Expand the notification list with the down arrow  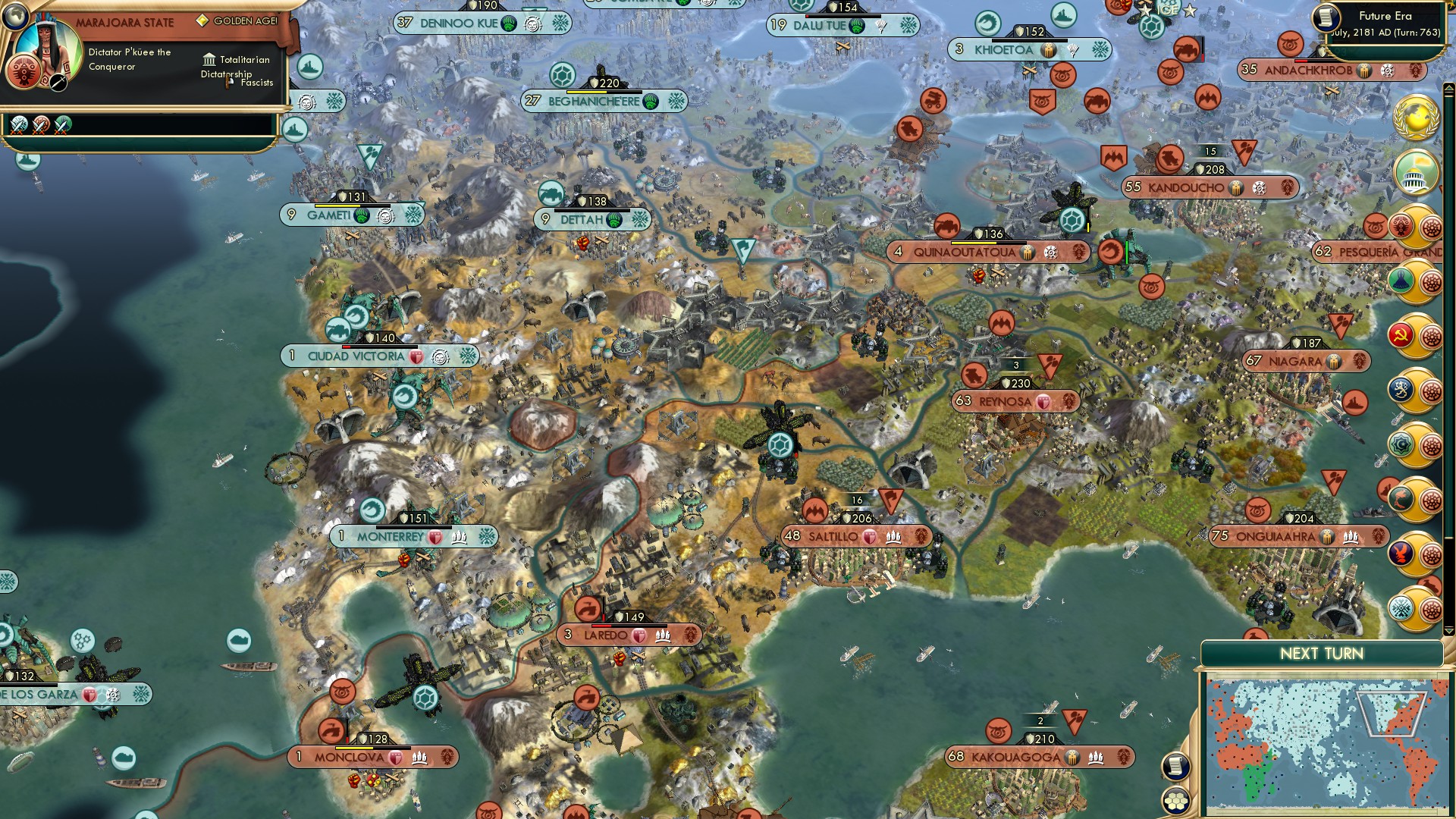[x=1448, y=631]
